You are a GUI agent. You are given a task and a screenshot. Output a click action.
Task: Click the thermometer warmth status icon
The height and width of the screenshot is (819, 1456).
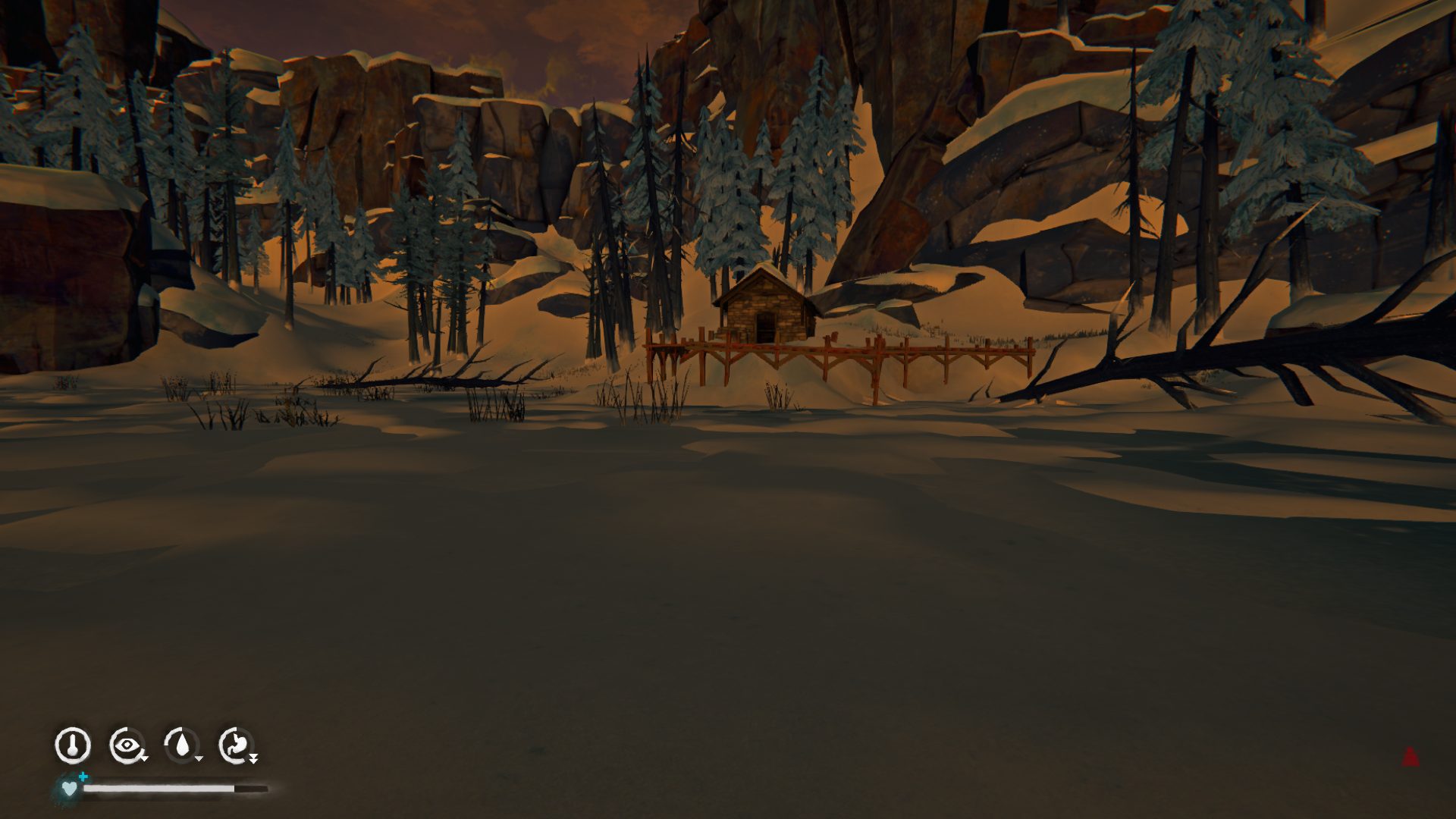click(x=73, y=745)
